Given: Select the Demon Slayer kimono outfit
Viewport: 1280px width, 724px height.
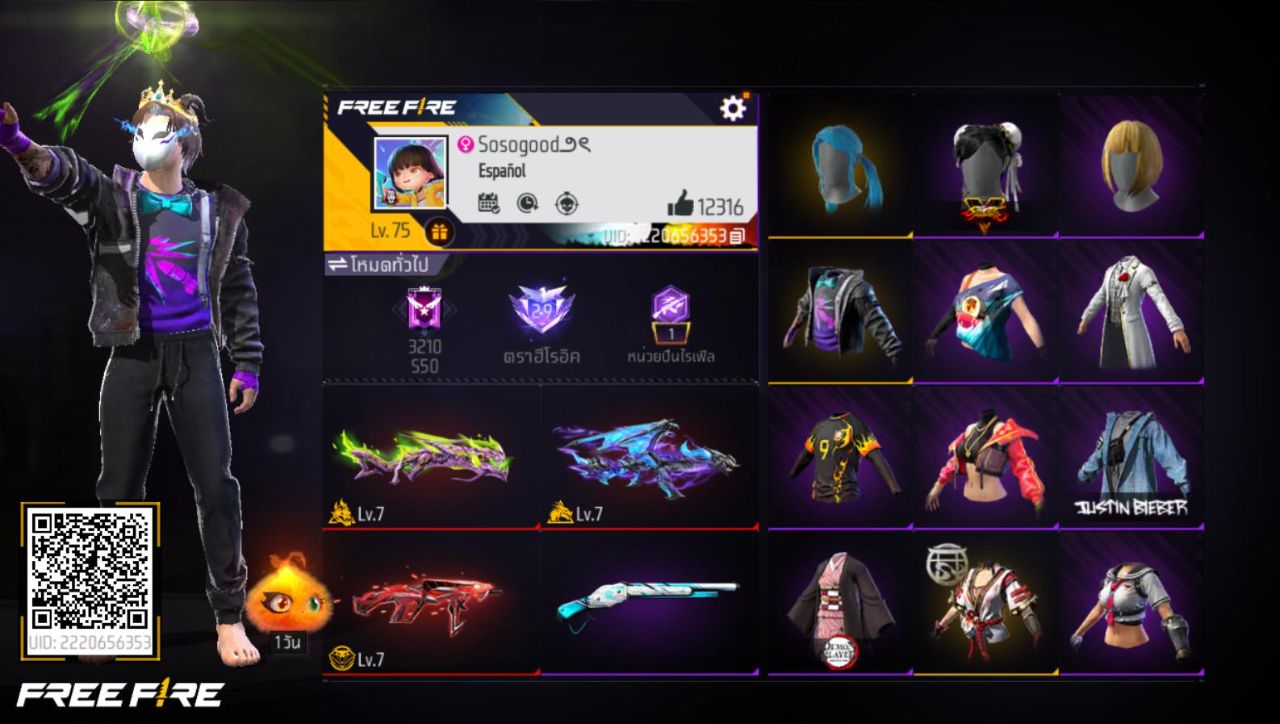Looking at the screenshot, I should pyautogui.click(x=843, y=599).
